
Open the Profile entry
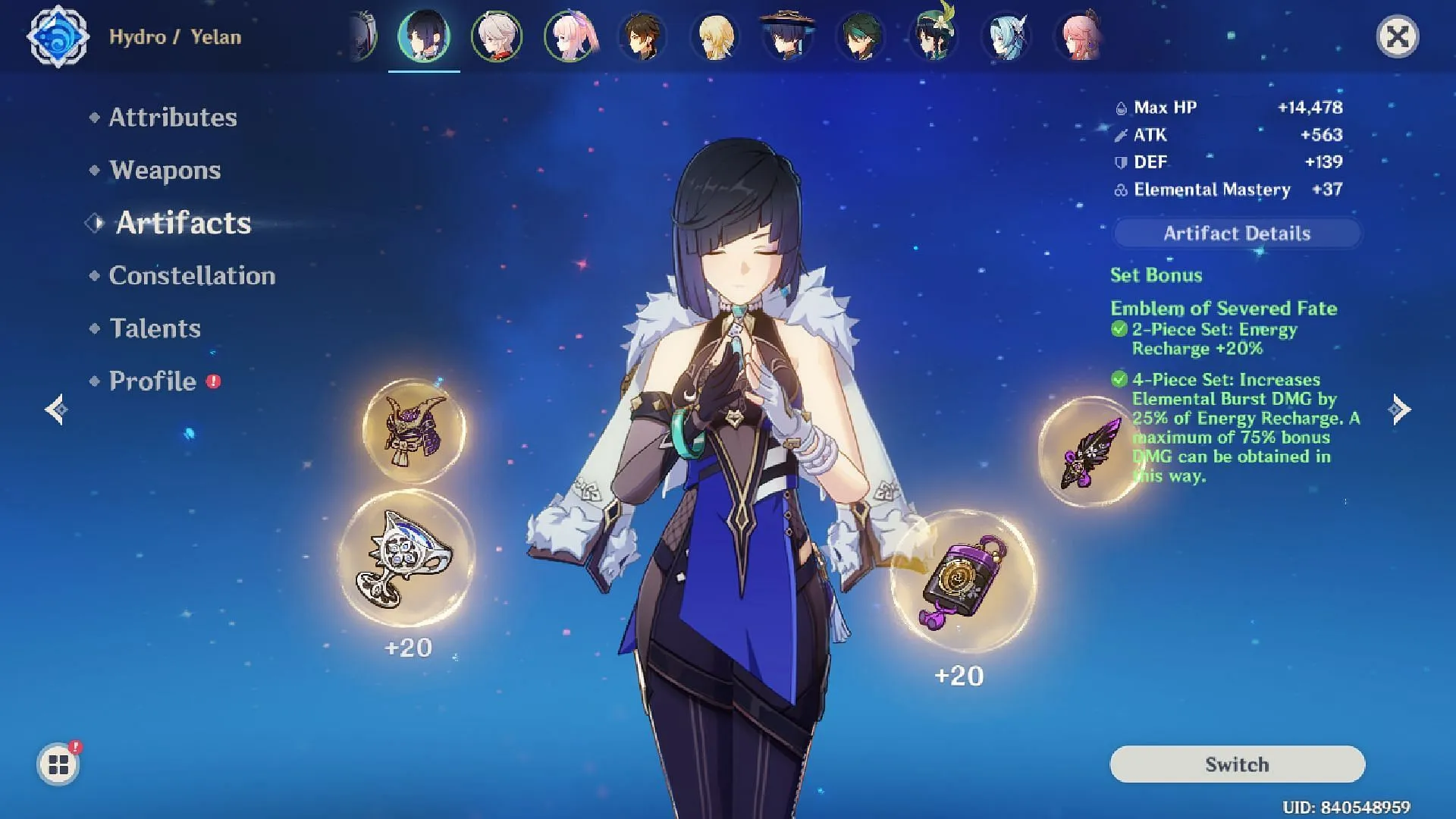pos(152,381)
